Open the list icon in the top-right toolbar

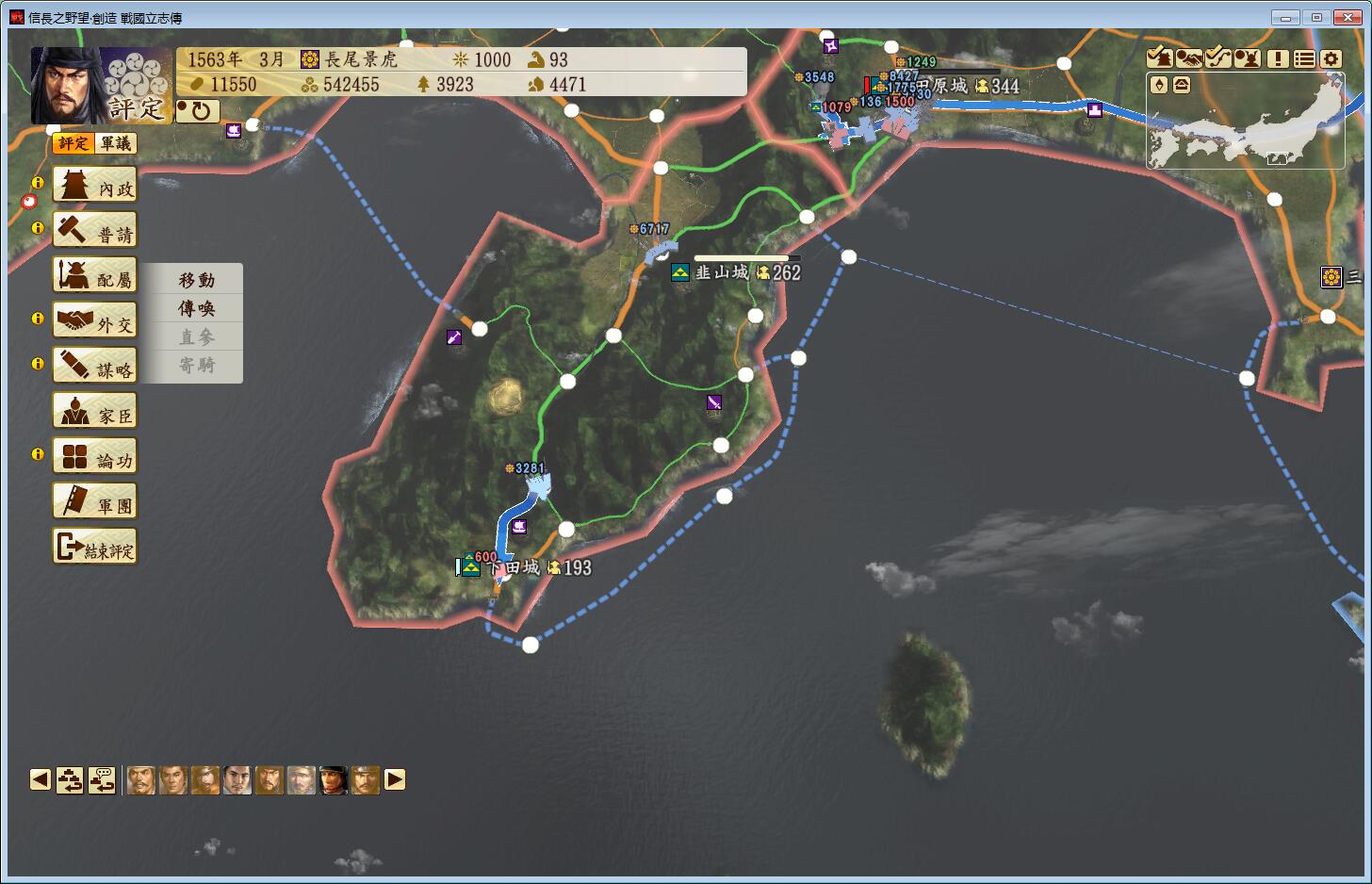(1304, 58)
